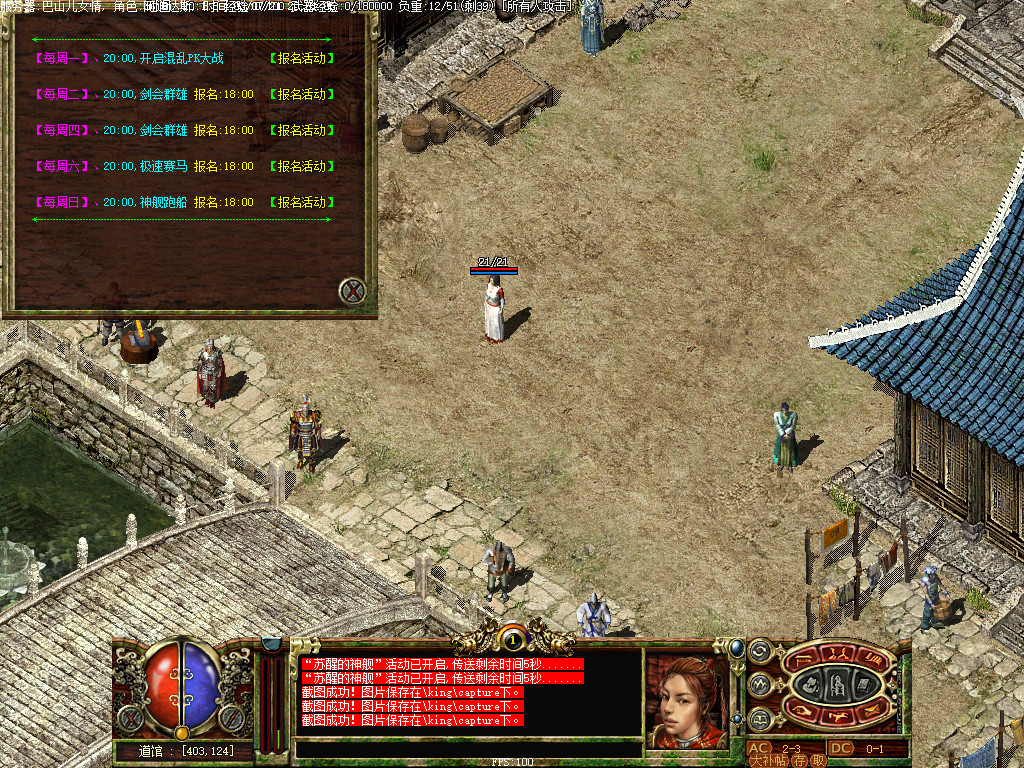Join Saturday's 极速赛马 horse race signup
1024x768 pixels.
coord(302,166)
